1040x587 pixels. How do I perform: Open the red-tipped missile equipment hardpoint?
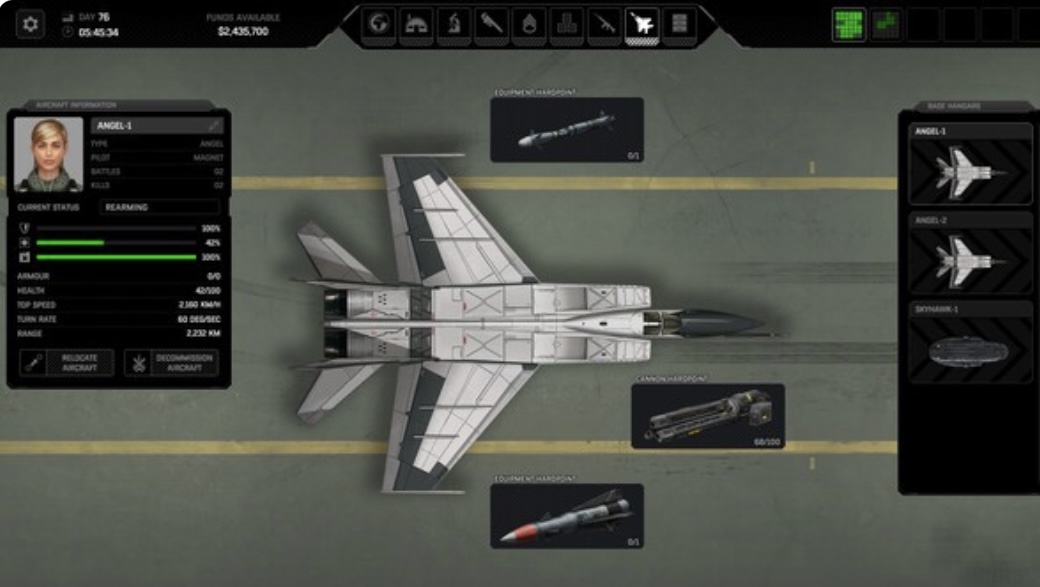pos(567,516)
